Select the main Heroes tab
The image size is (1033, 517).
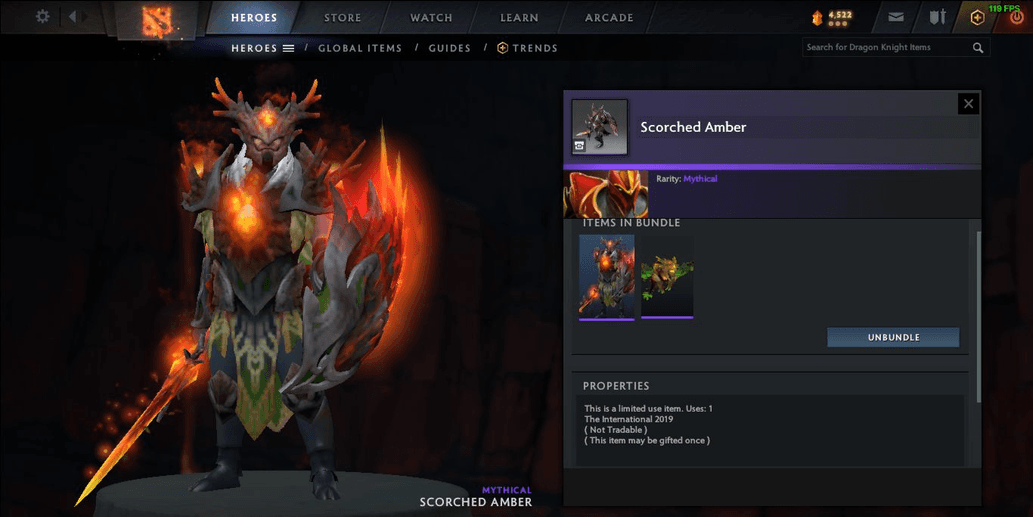click(x=254, y=18)
